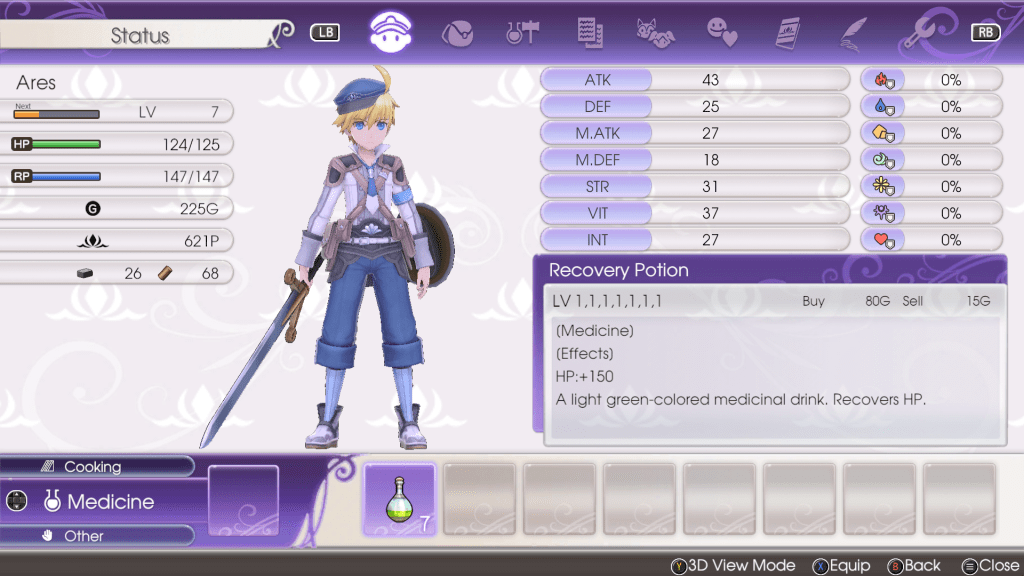Select the Recovery Potion slot
The image size is (1024, 576).
(400, 499)
